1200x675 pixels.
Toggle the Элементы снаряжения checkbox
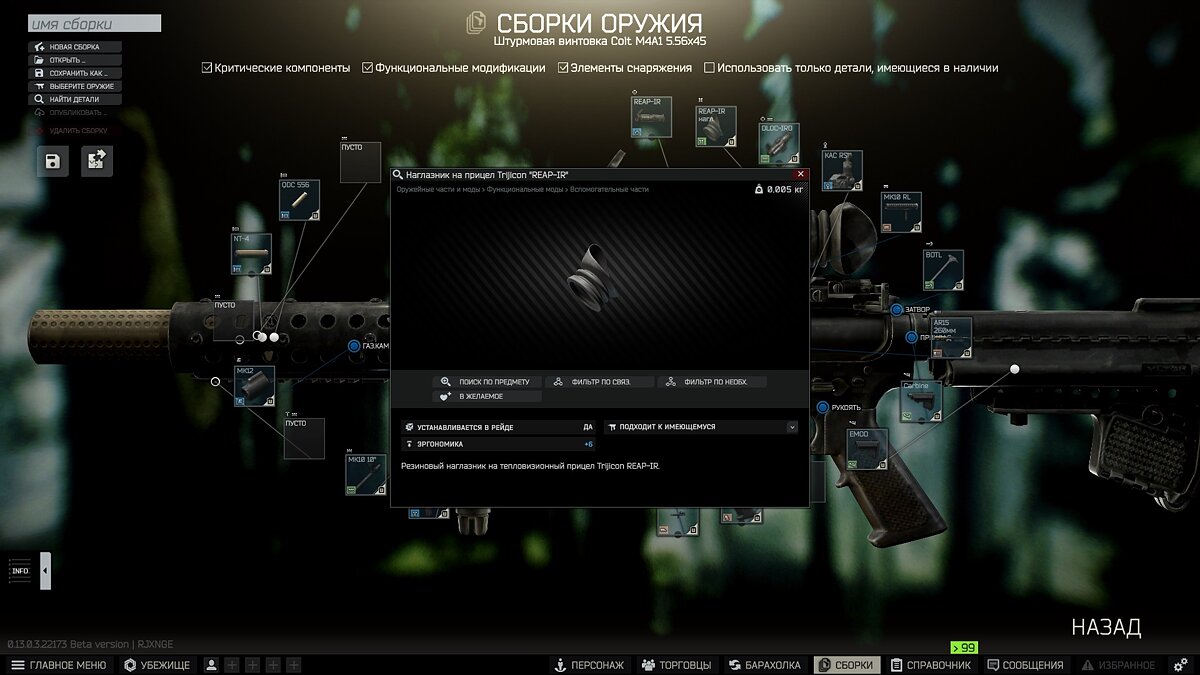564,68
